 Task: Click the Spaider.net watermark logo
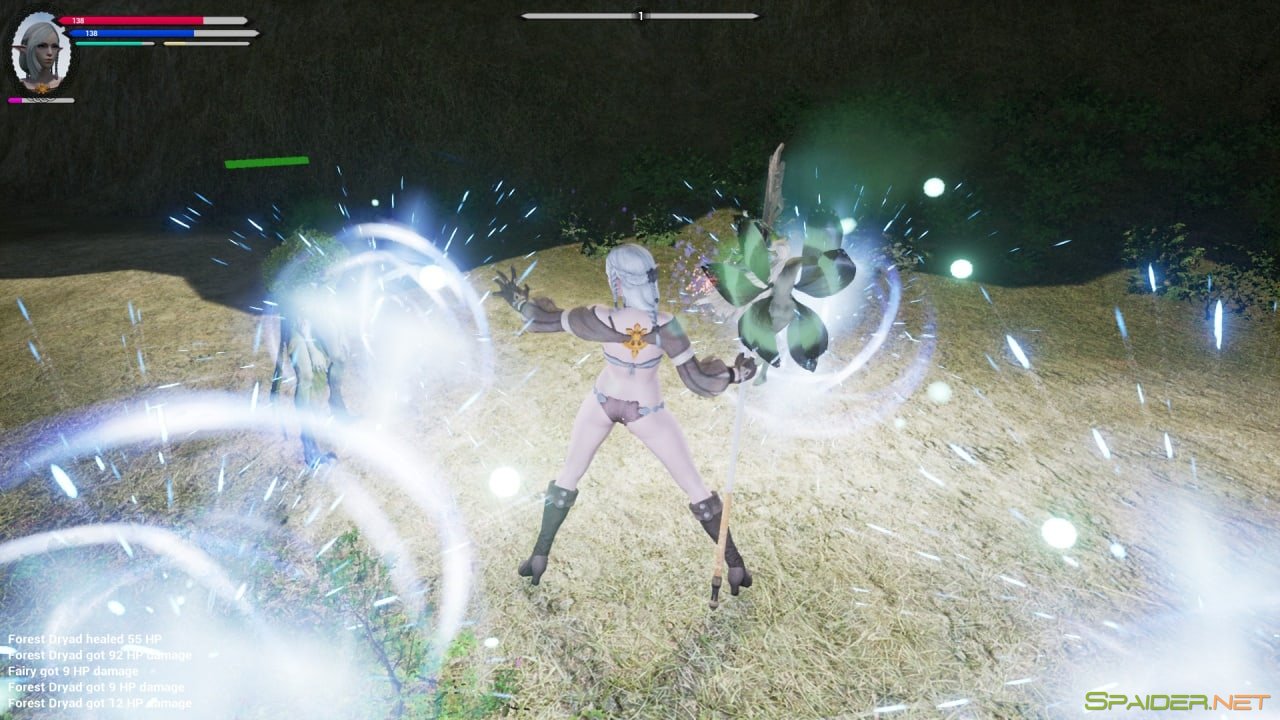(x=1177, y=701)
